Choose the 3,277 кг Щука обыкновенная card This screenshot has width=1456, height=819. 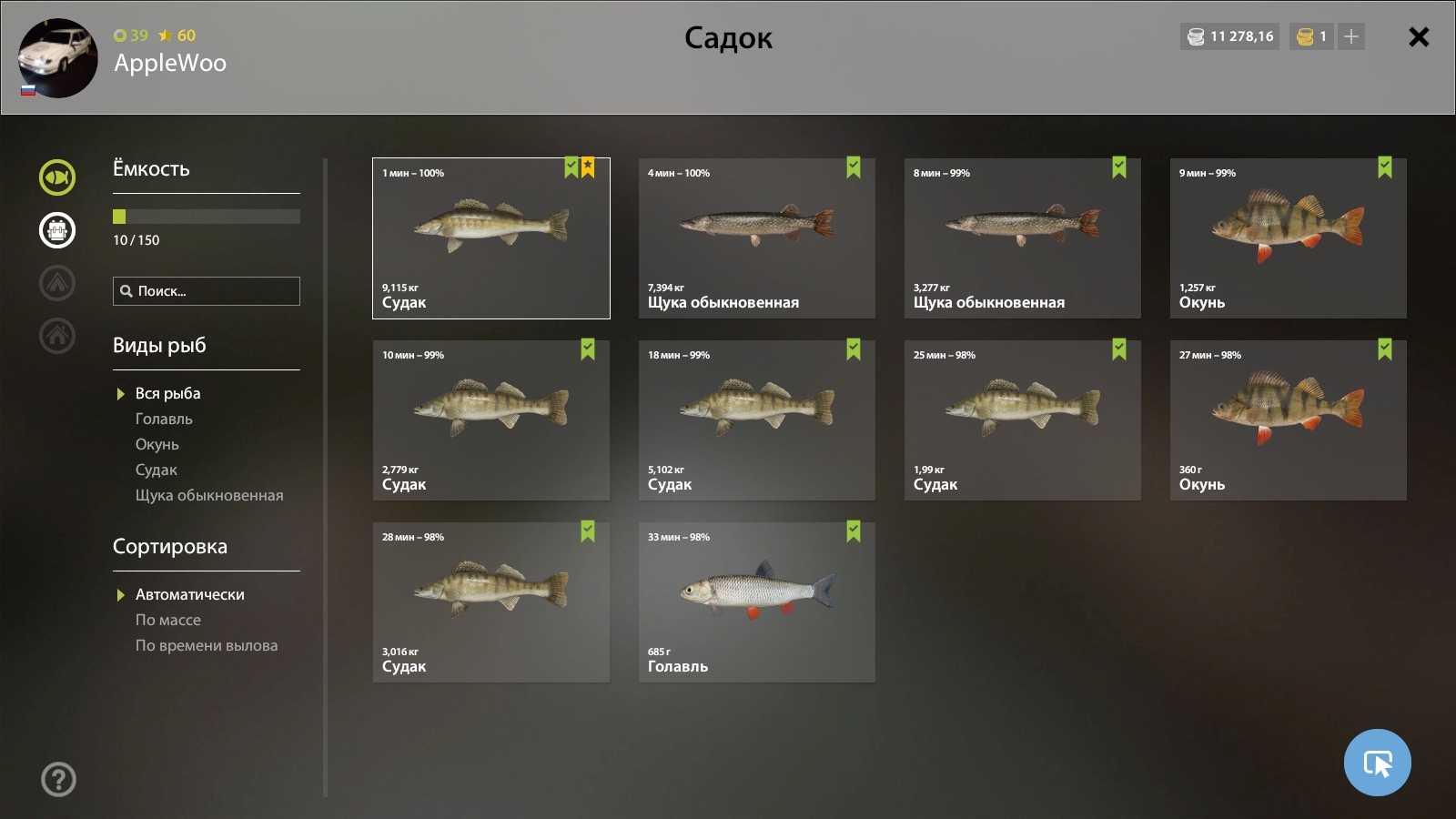(x=1022, y=238)
